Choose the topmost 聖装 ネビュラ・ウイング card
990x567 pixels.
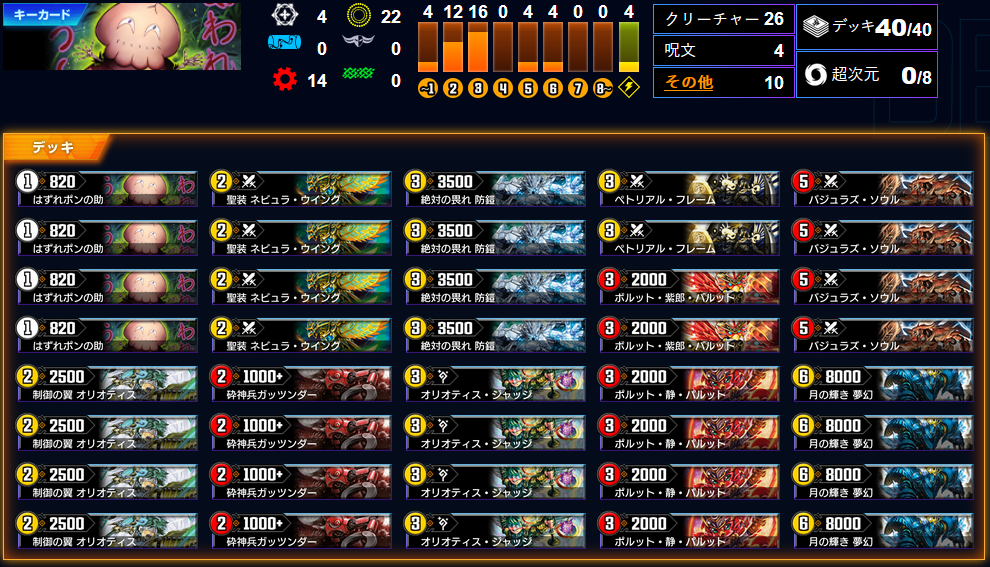coord(301,188)
